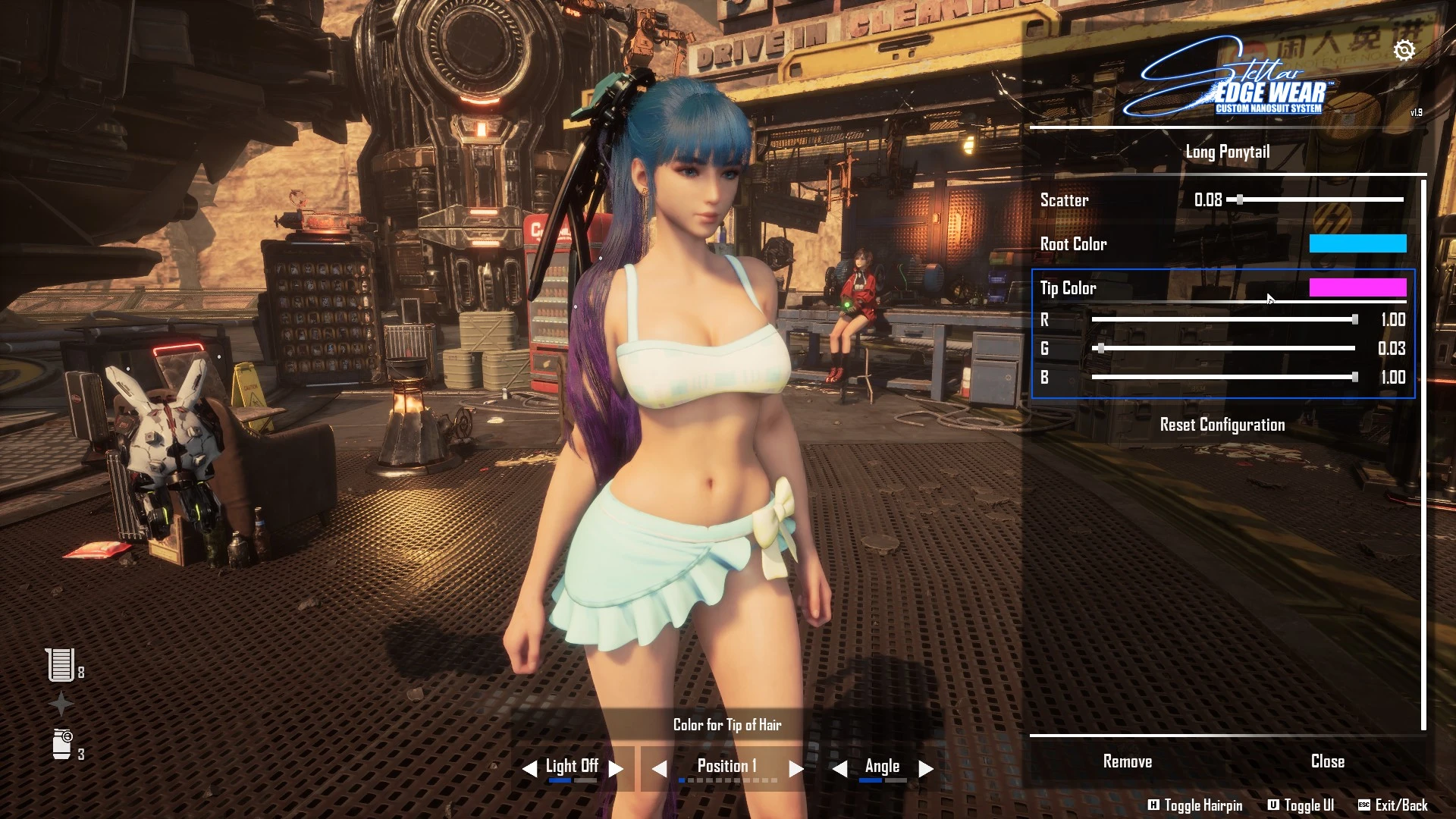Image resolution: width=1456 pixels, height=819 pixels.
Task: Adjust the Scatter slider
Action: click(x=1240, y=200)
